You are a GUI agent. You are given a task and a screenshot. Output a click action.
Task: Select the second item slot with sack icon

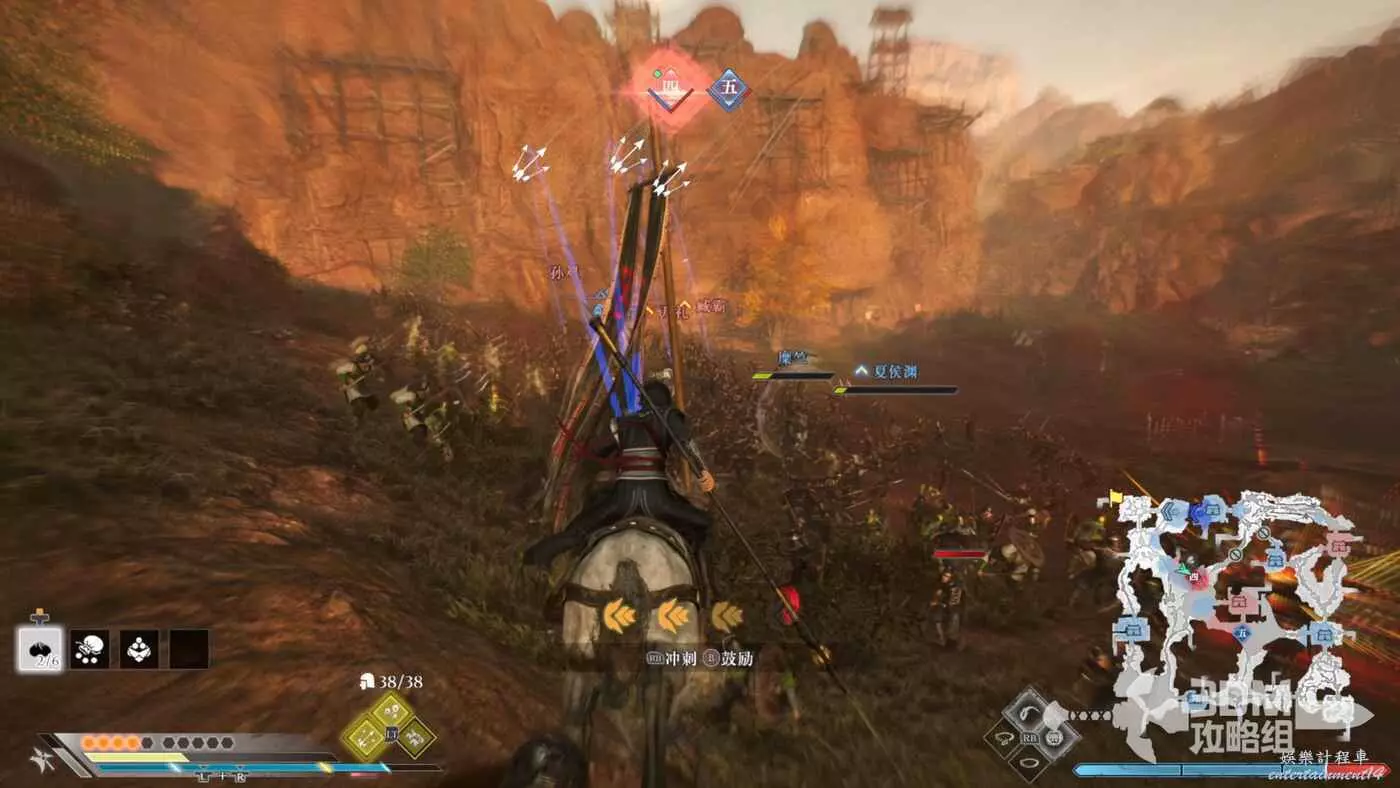tap(90, 649)
